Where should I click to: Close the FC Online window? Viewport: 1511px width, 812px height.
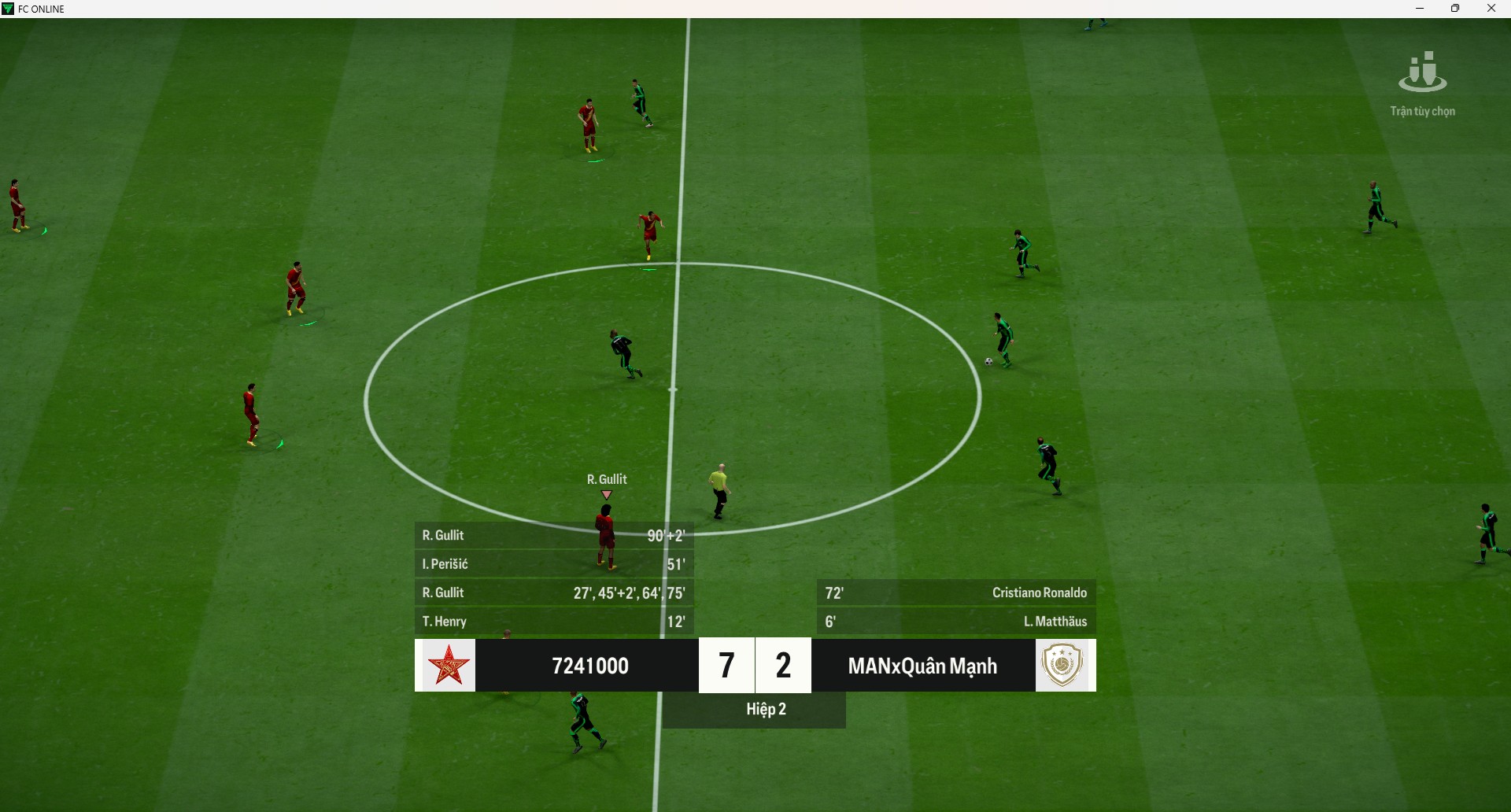pyautogui.click(x=1491, y=9)
